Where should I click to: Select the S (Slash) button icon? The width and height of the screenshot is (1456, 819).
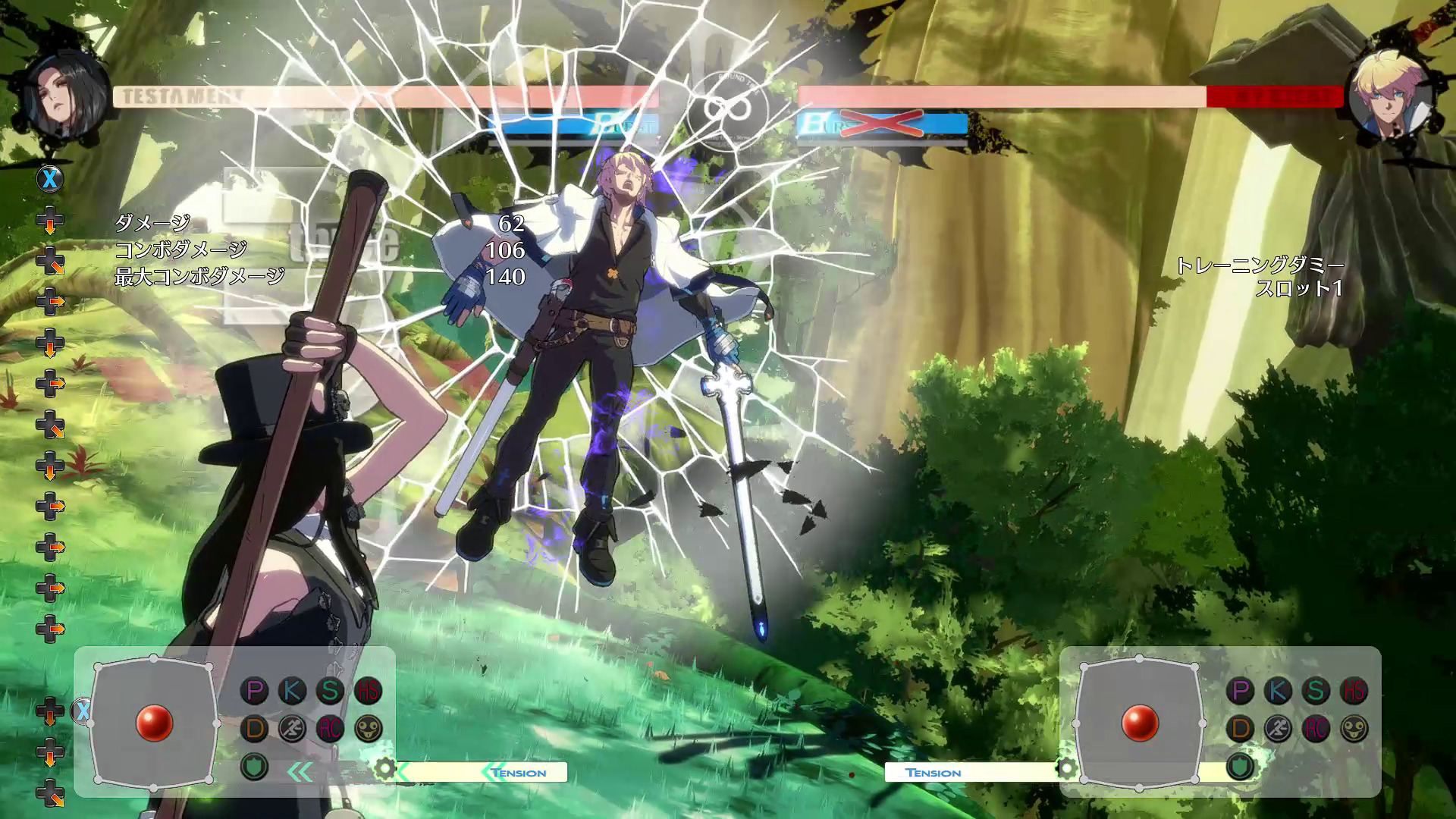[328, 690]
